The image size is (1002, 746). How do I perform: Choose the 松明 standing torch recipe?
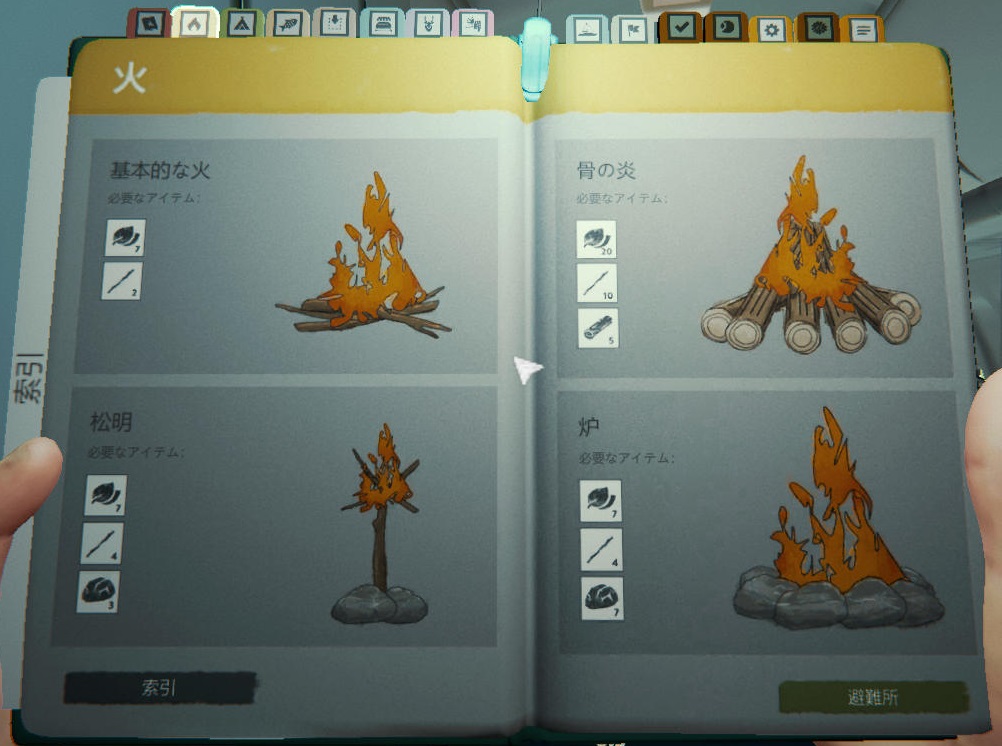tap(274, 516)
